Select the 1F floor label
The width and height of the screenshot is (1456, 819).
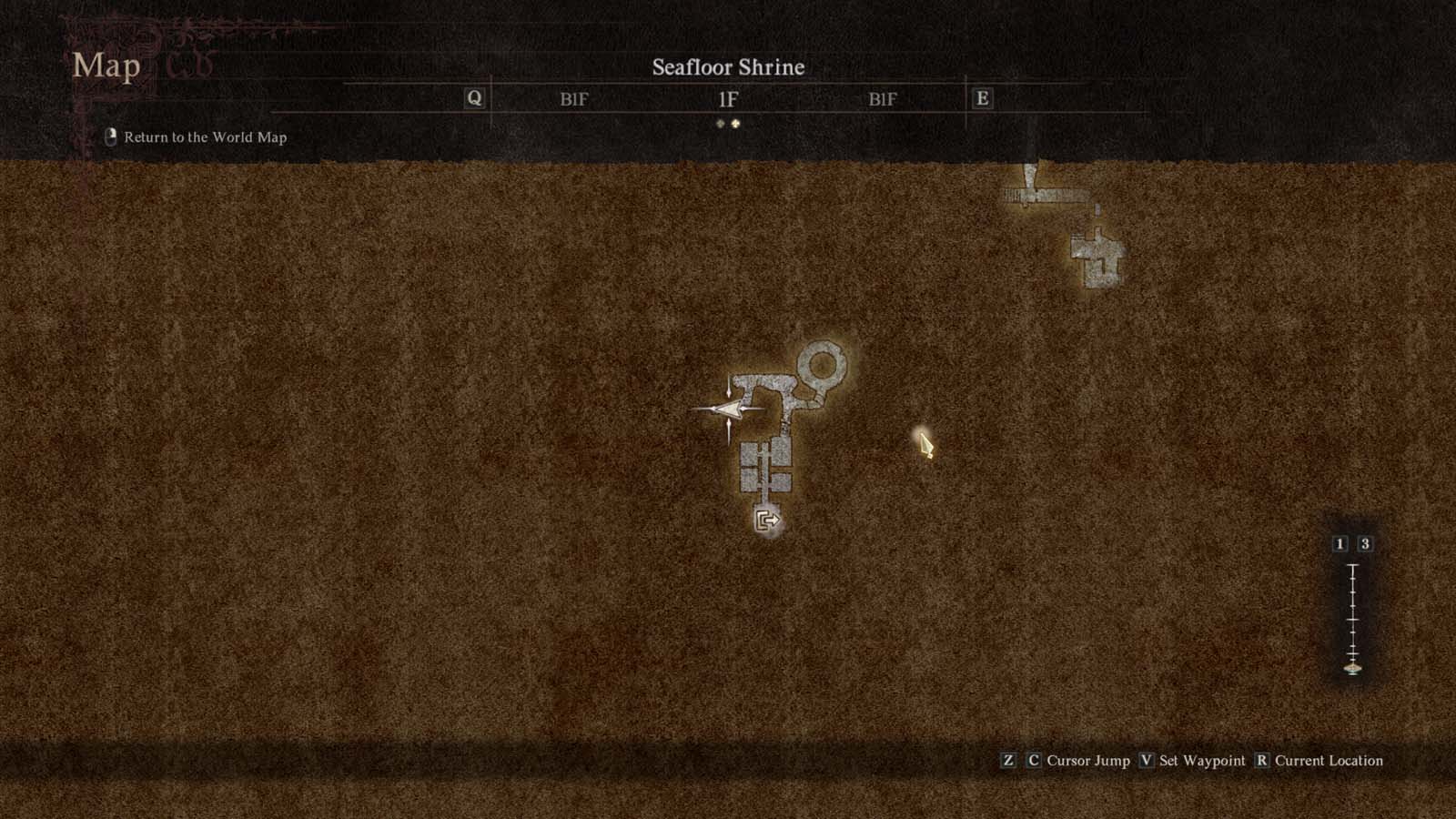[x=728, y=98]
